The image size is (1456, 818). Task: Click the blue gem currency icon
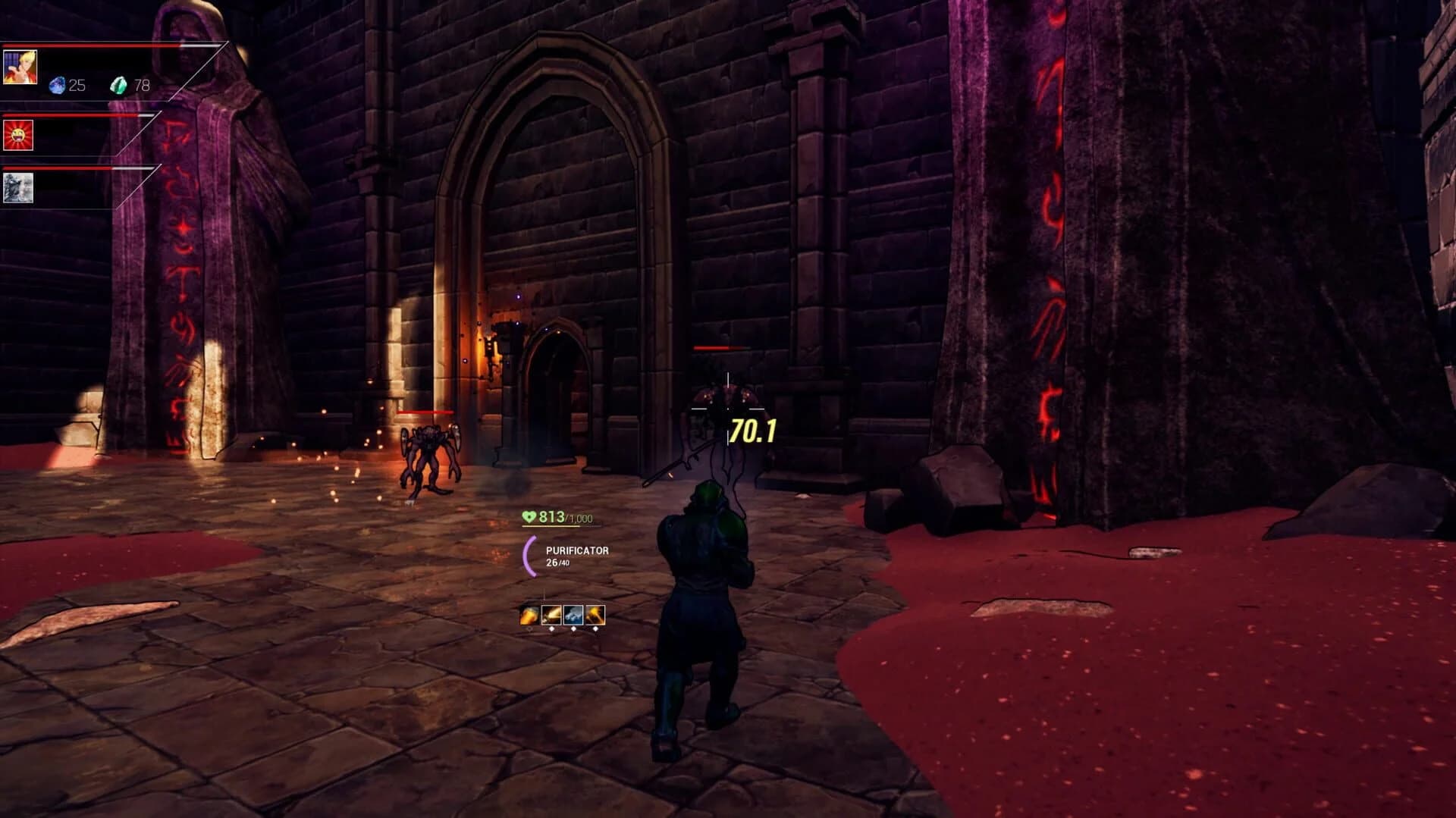click(58, 85)
